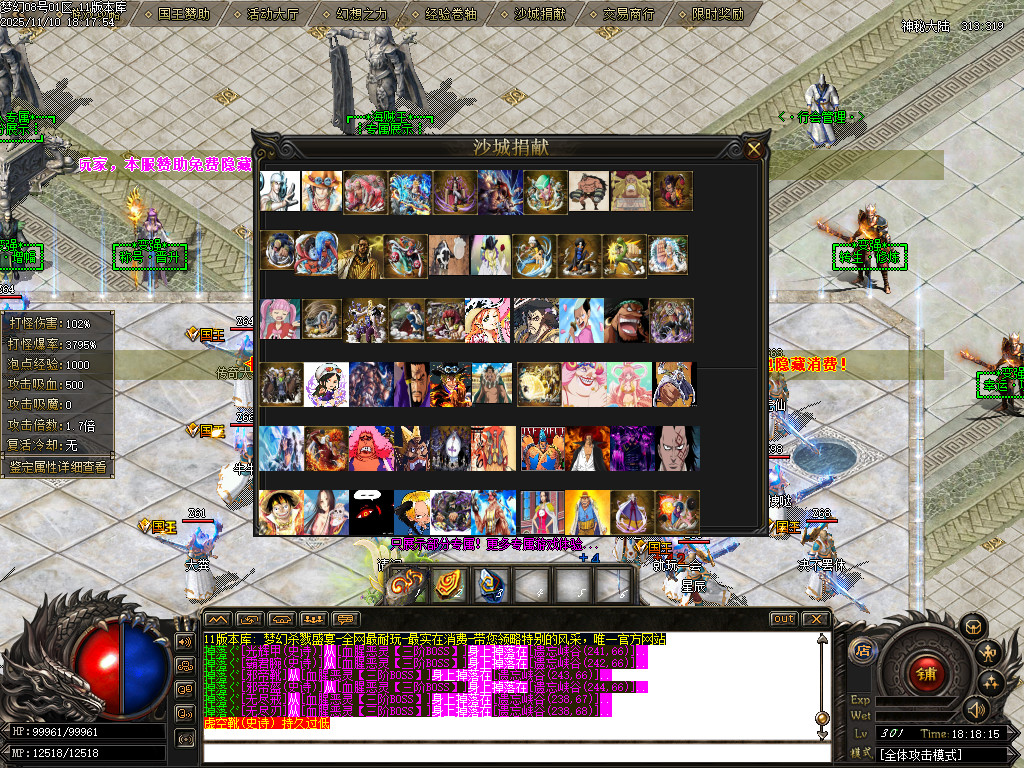Open the 交易商行 menu
Image resolution: width=1024 pixels, height=768 pixels.
pos(629,14)
